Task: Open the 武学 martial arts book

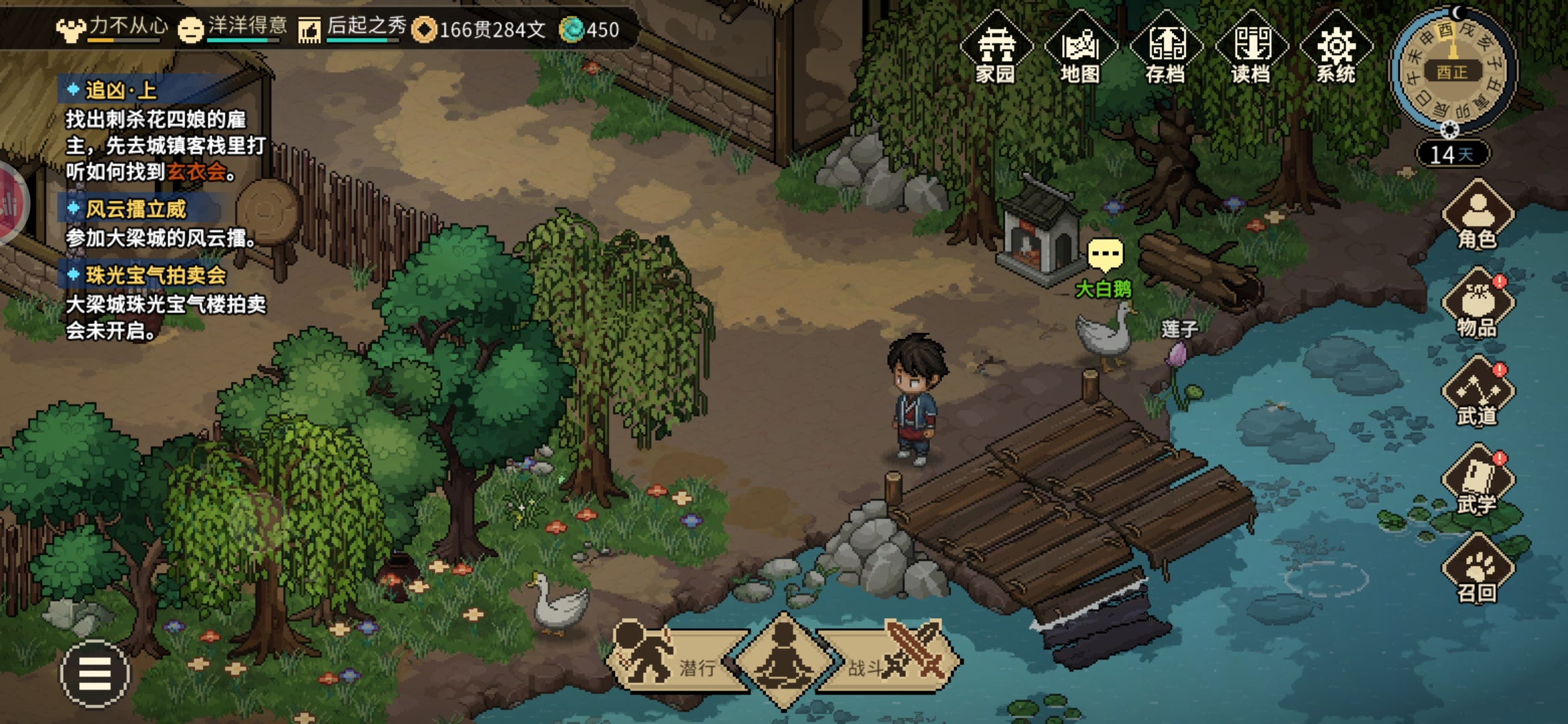Action: pyautogui.click(x=1478, y=481)
